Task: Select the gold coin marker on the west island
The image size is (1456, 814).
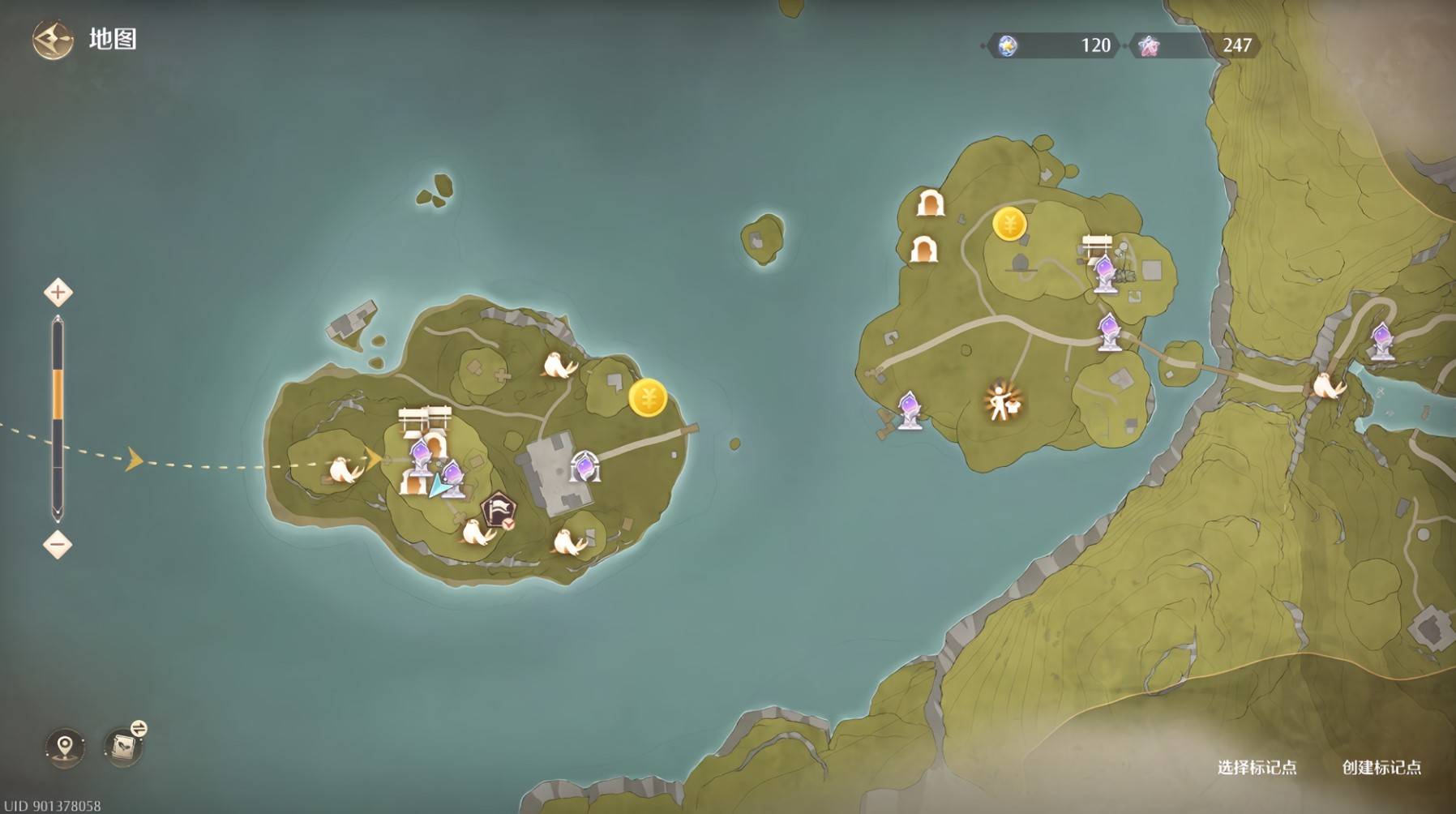Action: pyautogui.click(x=648, y=398)
